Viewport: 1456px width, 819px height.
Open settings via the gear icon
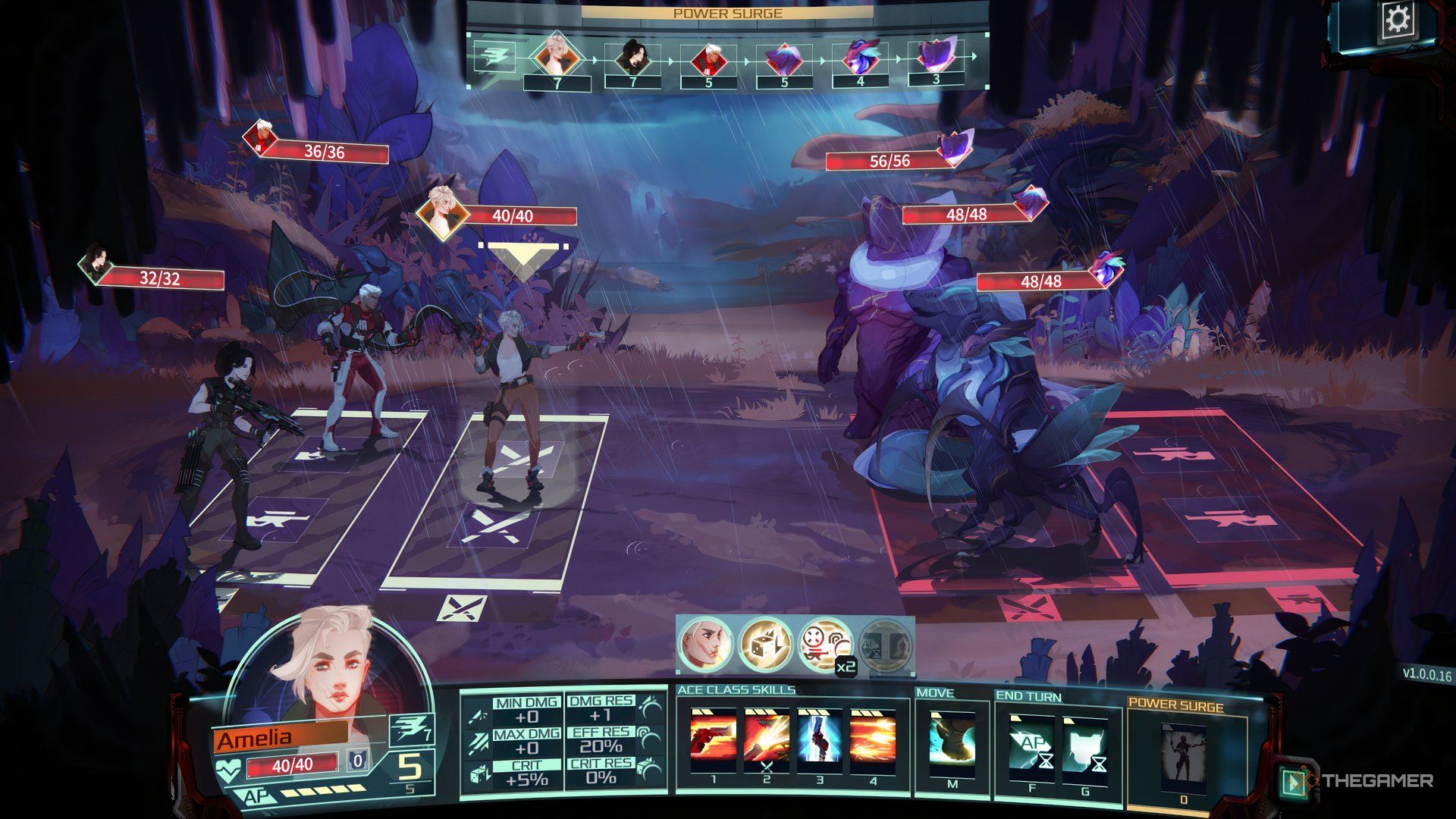click(x=1397, y=20)
